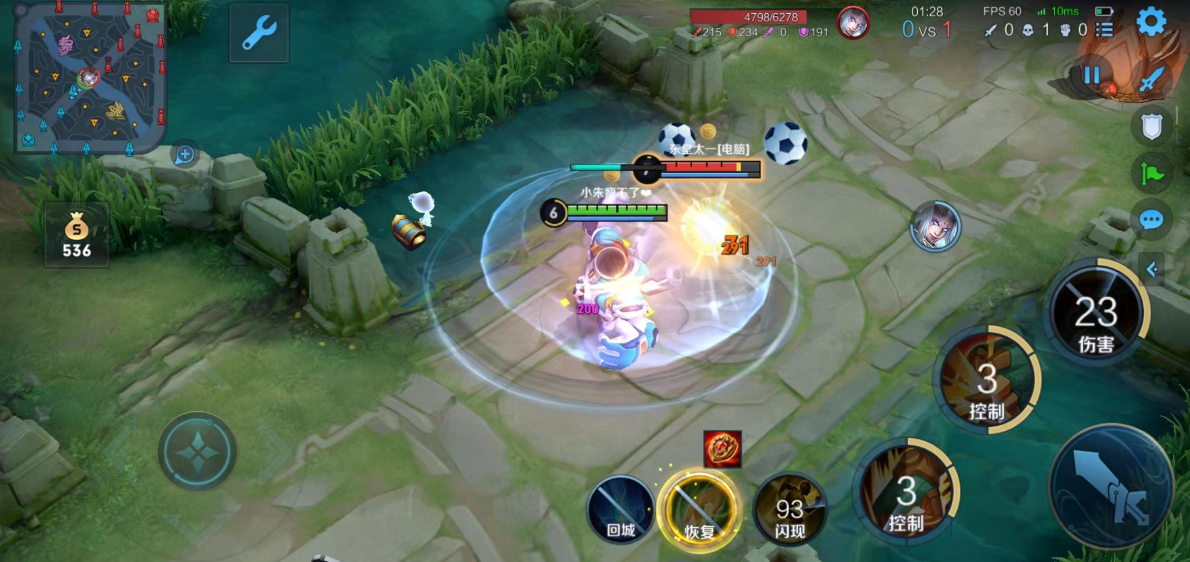
Task: Click the minimap
Action: [x=89, y=75]
